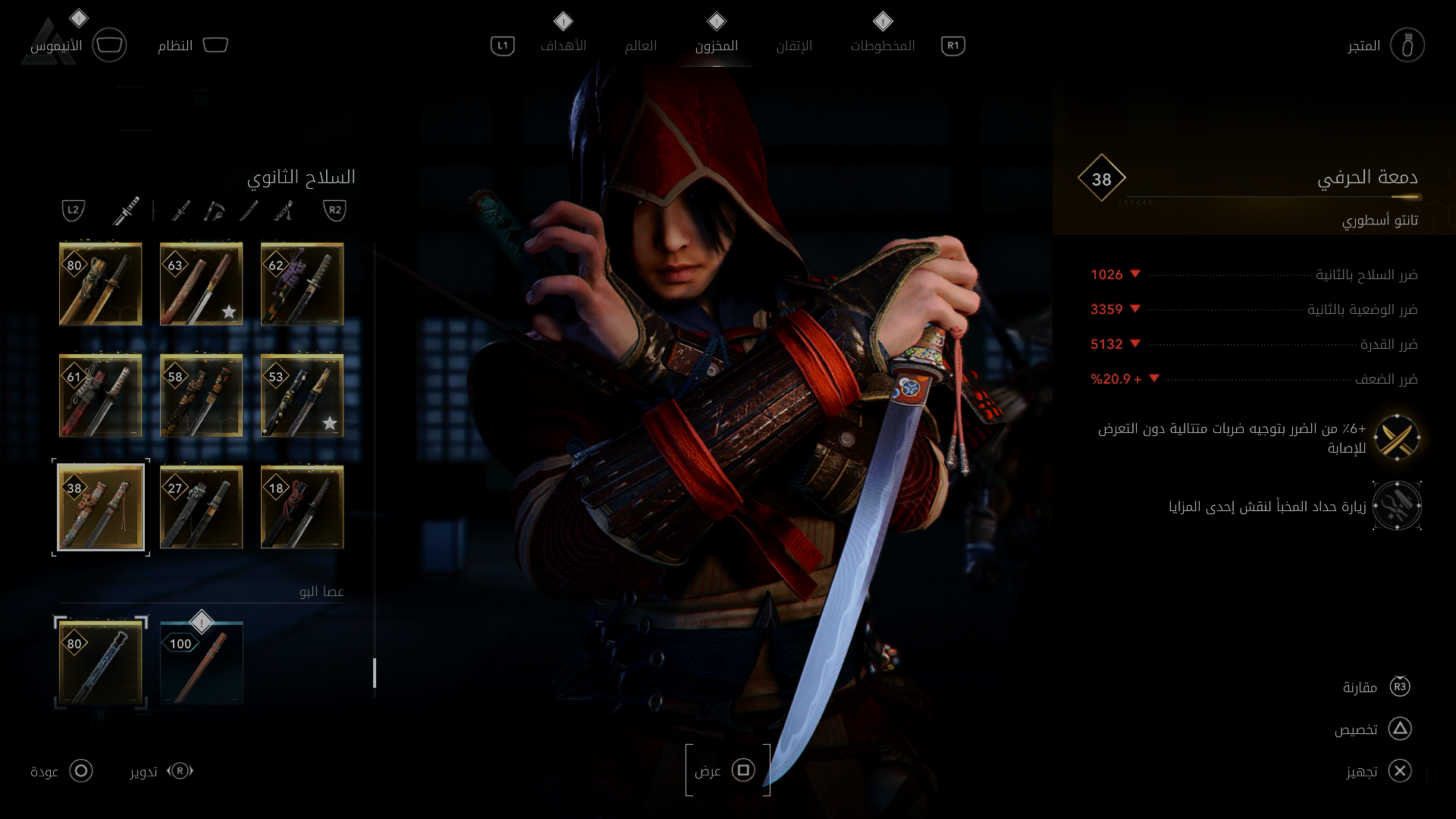The image size is (1456, 819).
Task: Select the level 80 tanto slot
Action: [x=101, y=284]
